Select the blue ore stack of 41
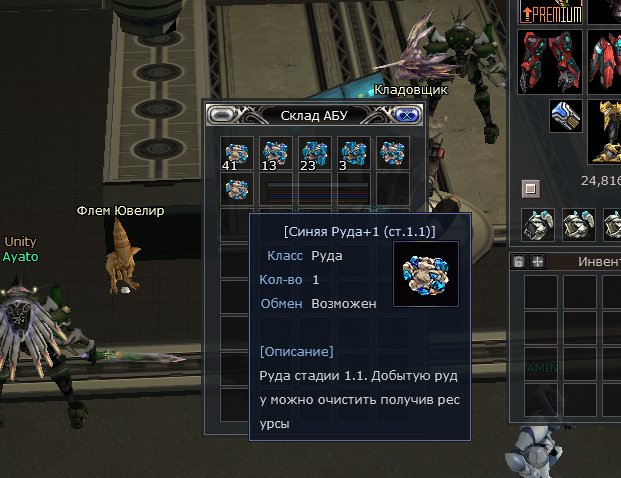The image size is (621, 478). coord(236,154)
